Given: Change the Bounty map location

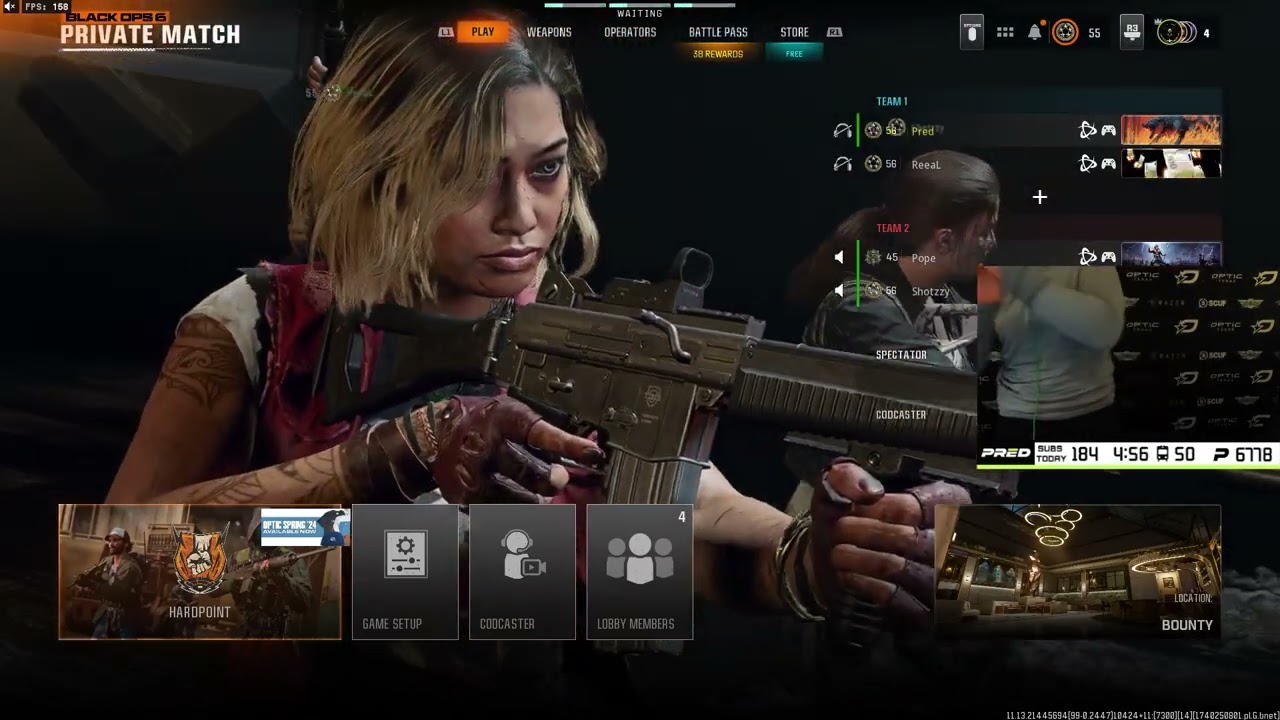Looking at the screenshot, I should pyautogui.click(x=1077, y=572).
